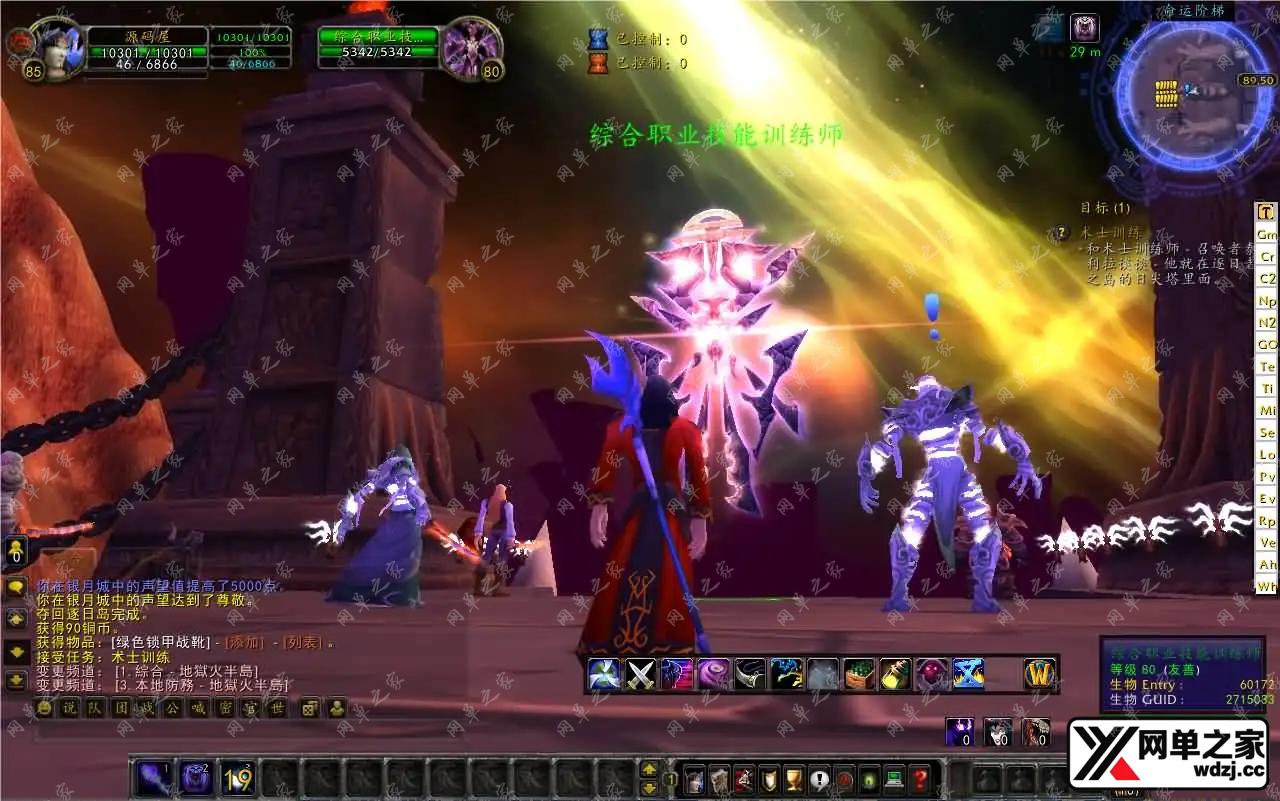Open the 术士训练 quest tracker entry
Screen dimensions: 1280x801
click(1111, 232)
